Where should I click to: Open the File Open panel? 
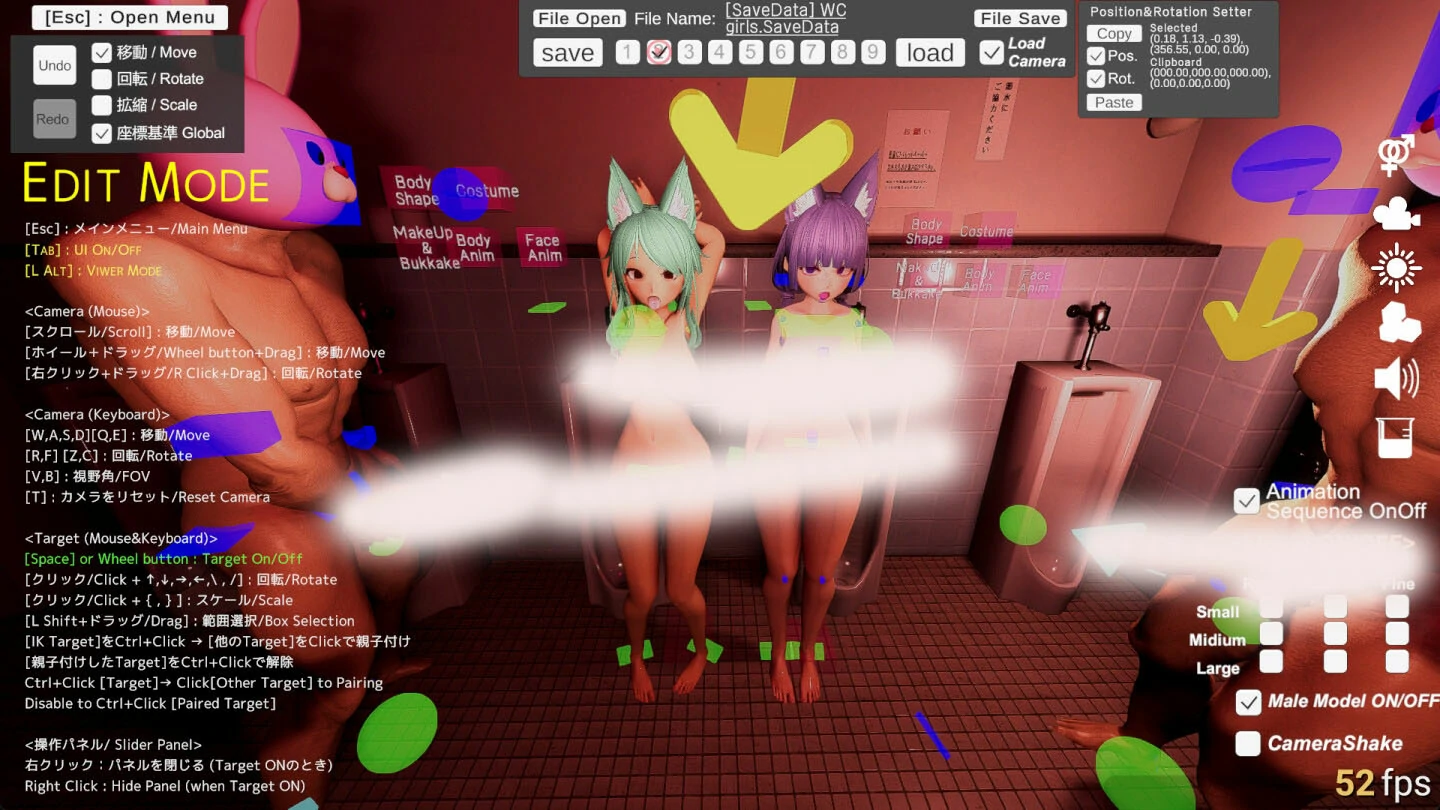click(579, 17)
